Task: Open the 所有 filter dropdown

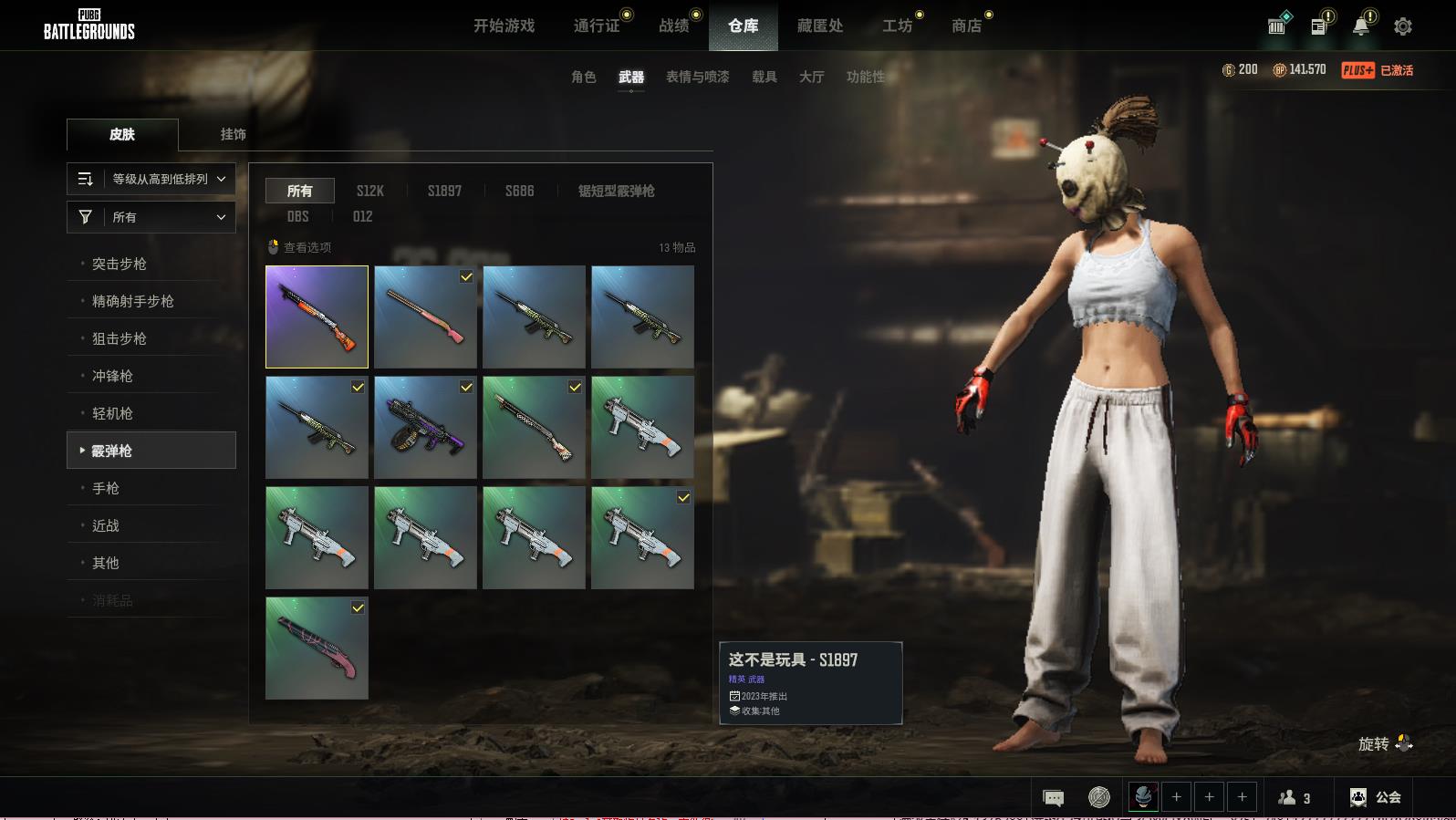Action: [151, 217]
